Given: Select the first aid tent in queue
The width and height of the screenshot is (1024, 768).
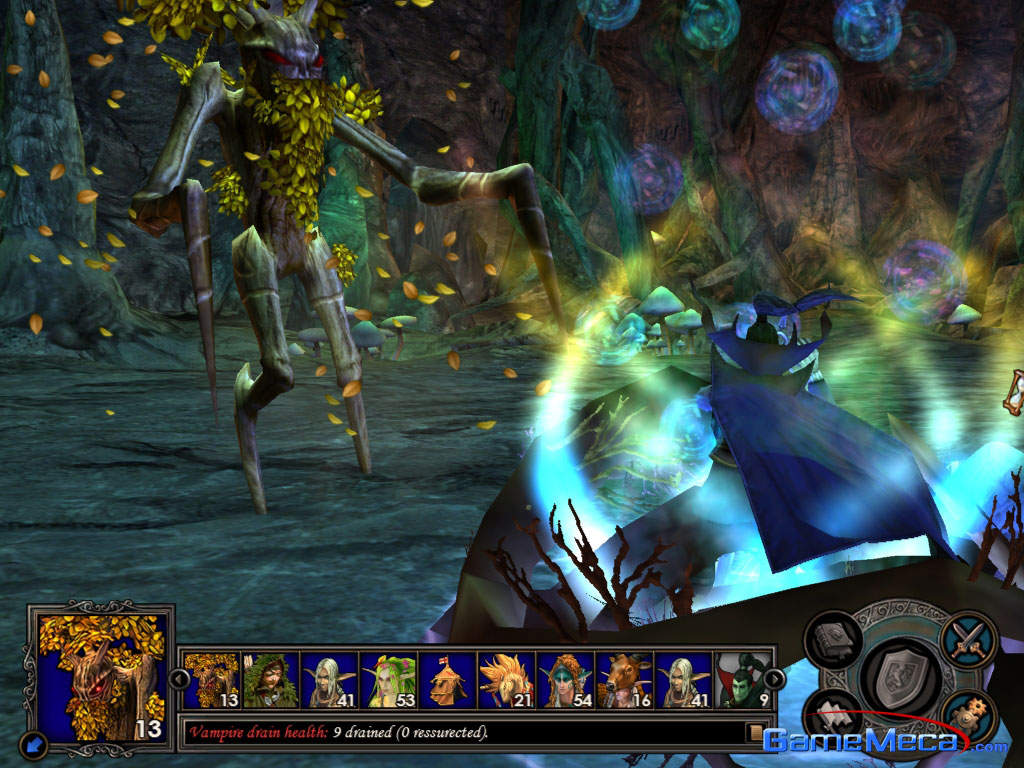Looking at the screenshot, I should pyautogui.click(x=448, y=681).
